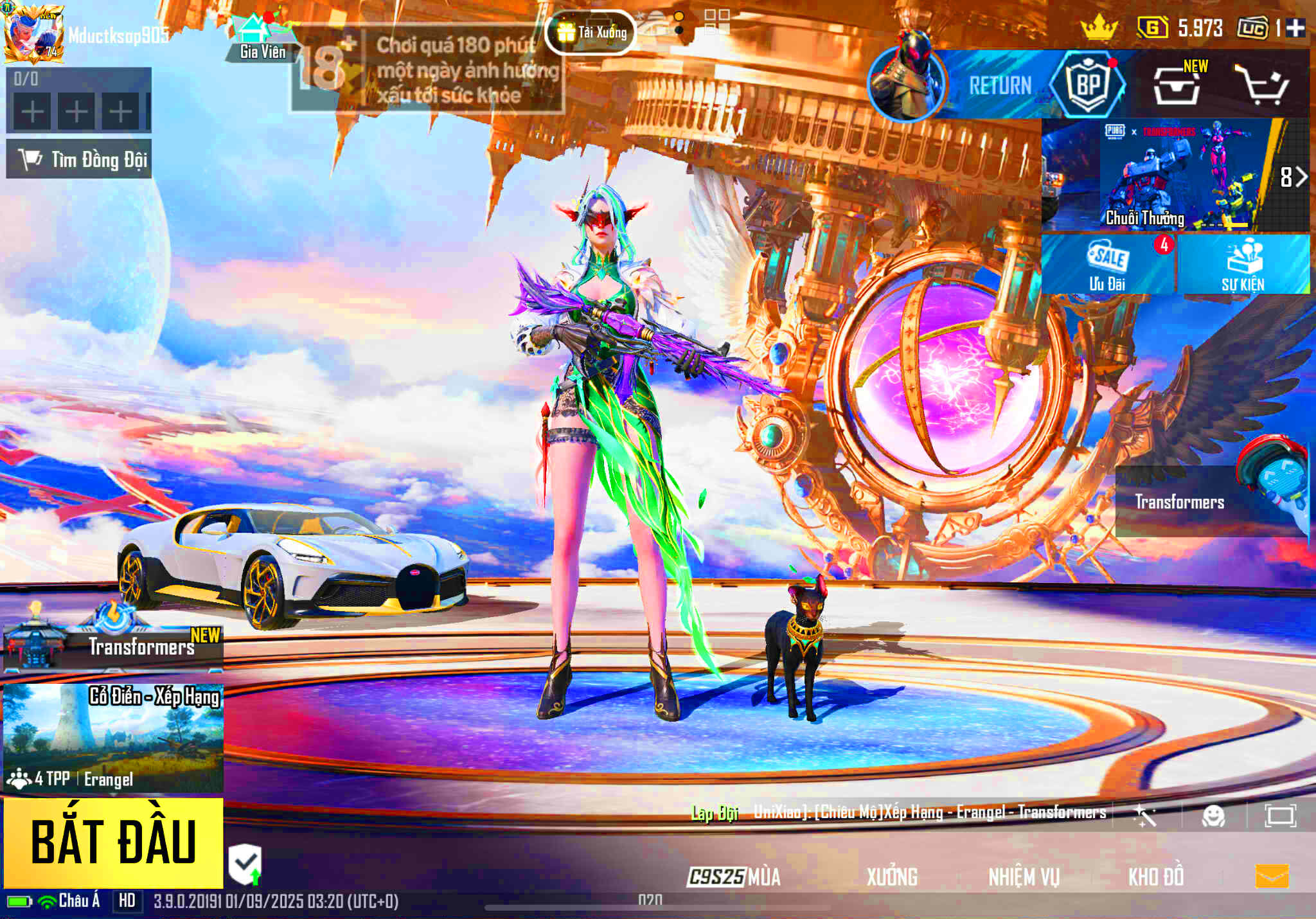
Task: Open the emote smiley icon
Action: (1213, 816)
